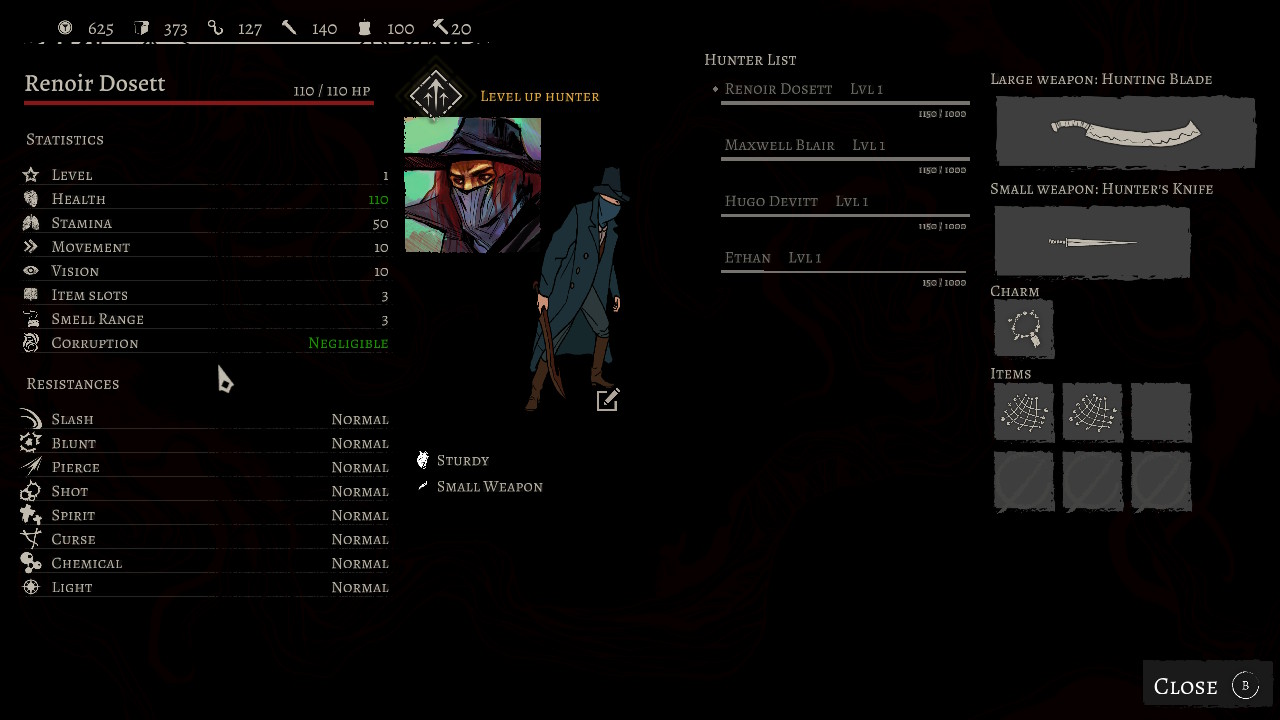Screen dimensions: 1280x720
Task: Click Renoir Dosett's character portrait
Action: click(x=472, y=185)
